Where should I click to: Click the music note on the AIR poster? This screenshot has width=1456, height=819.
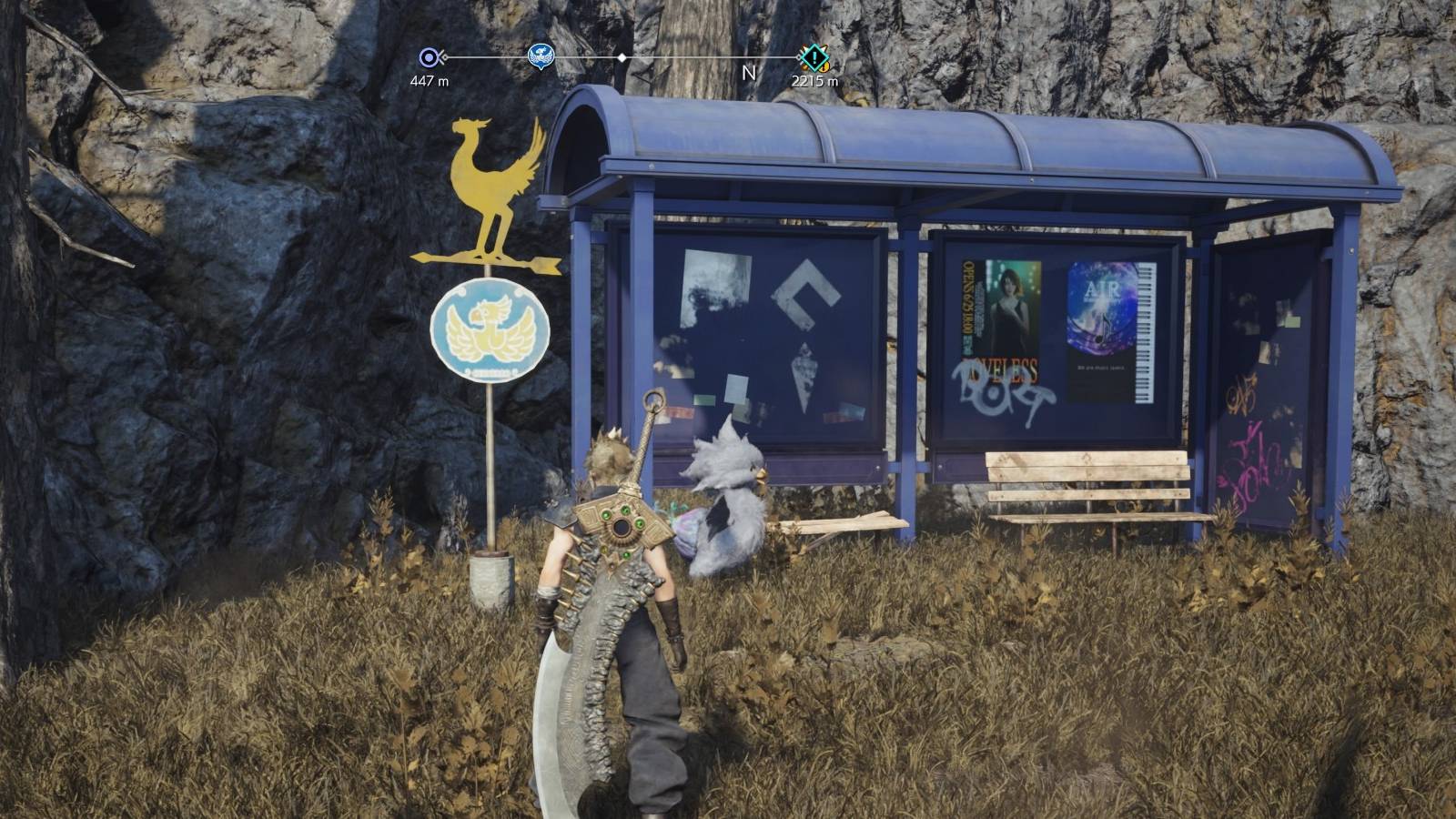(1103, 328)
